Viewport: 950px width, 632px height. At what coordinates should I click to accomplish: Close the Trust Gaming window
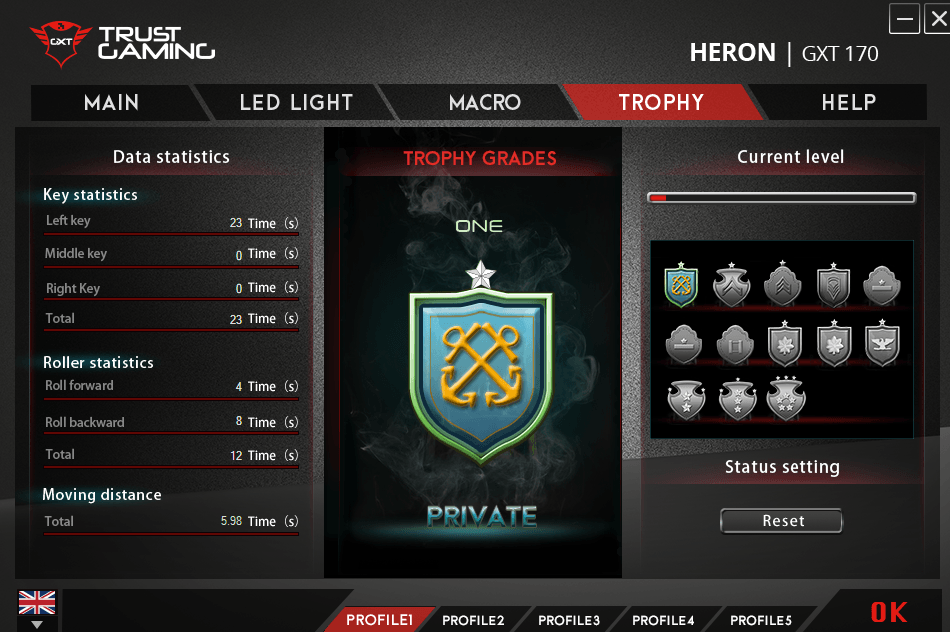(937, 19)
